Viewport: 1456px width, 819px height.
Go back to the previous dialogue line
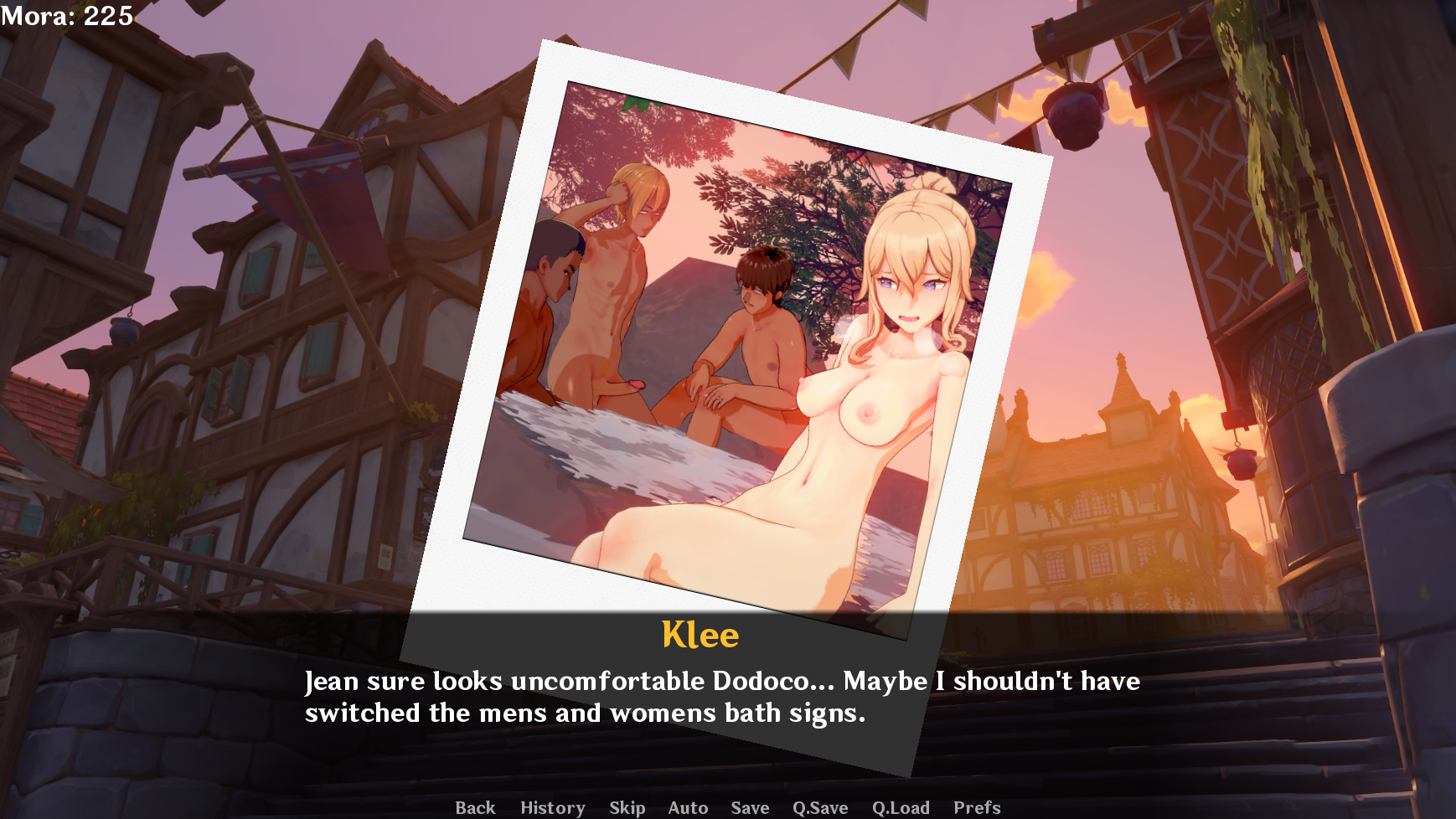coord(475,807)
